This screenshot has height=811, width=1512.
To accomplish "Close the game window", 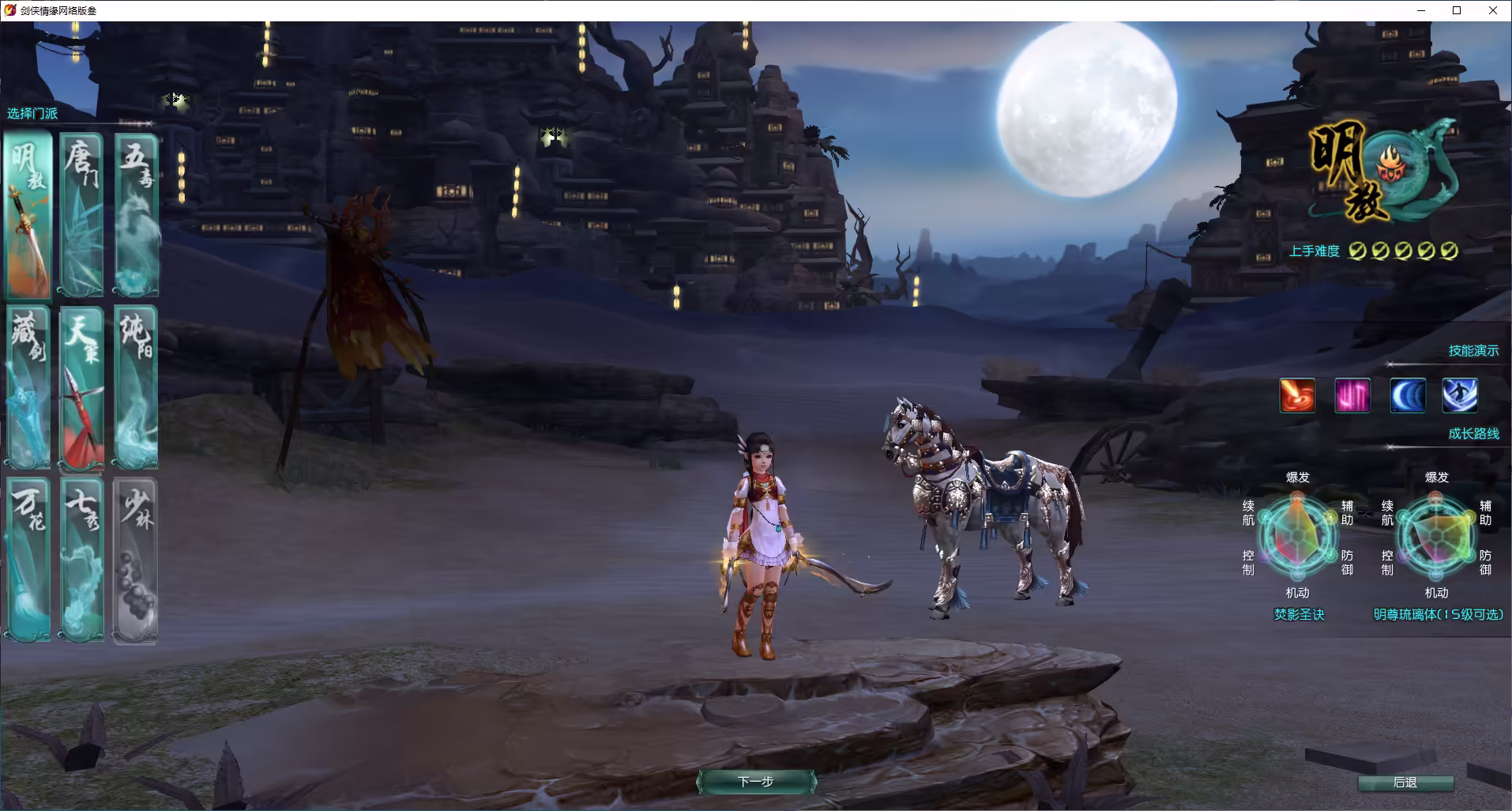I will tap(1492, 10).
